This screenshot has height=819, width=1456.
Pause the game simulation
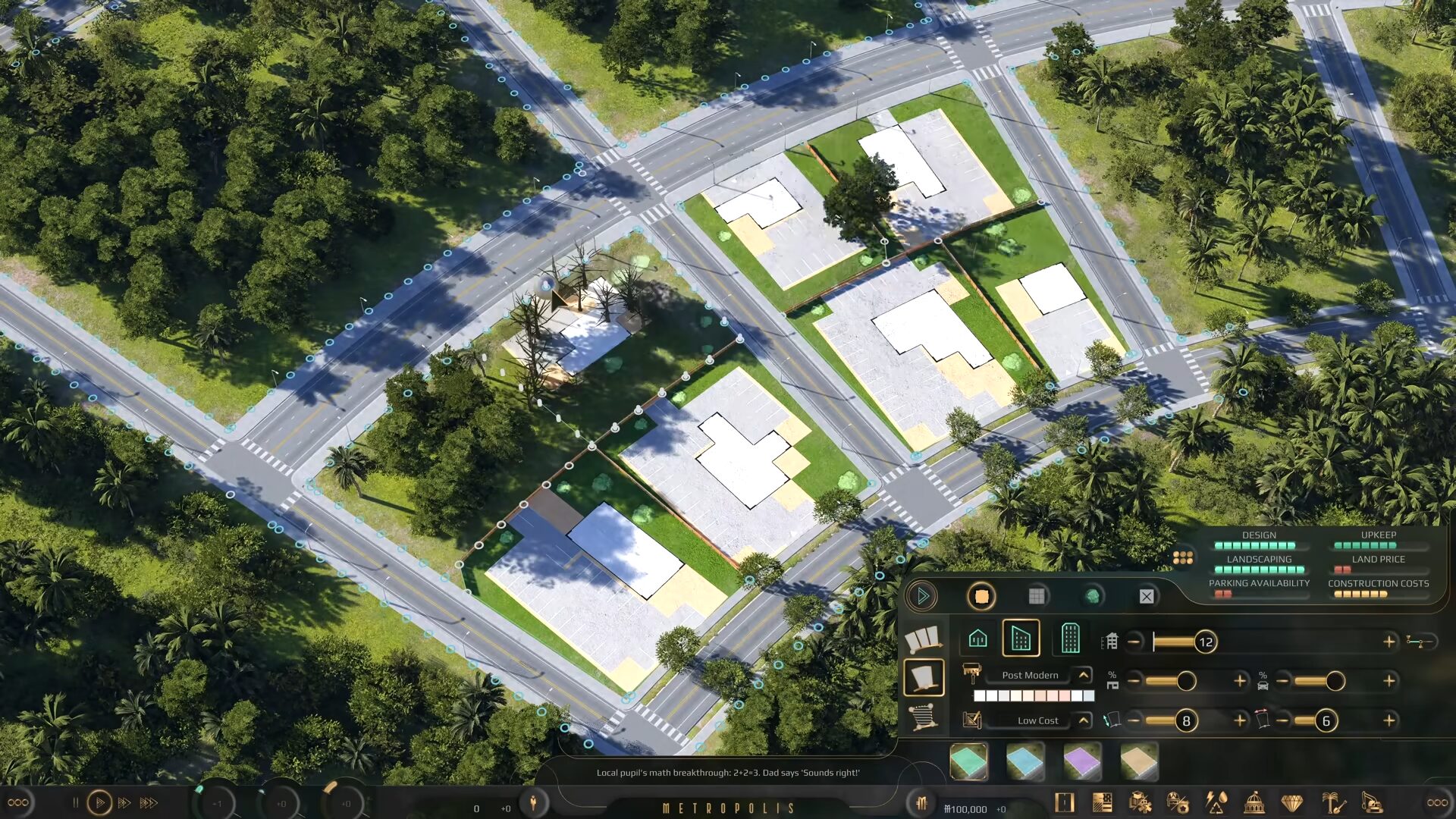click(x=75, y=802)
